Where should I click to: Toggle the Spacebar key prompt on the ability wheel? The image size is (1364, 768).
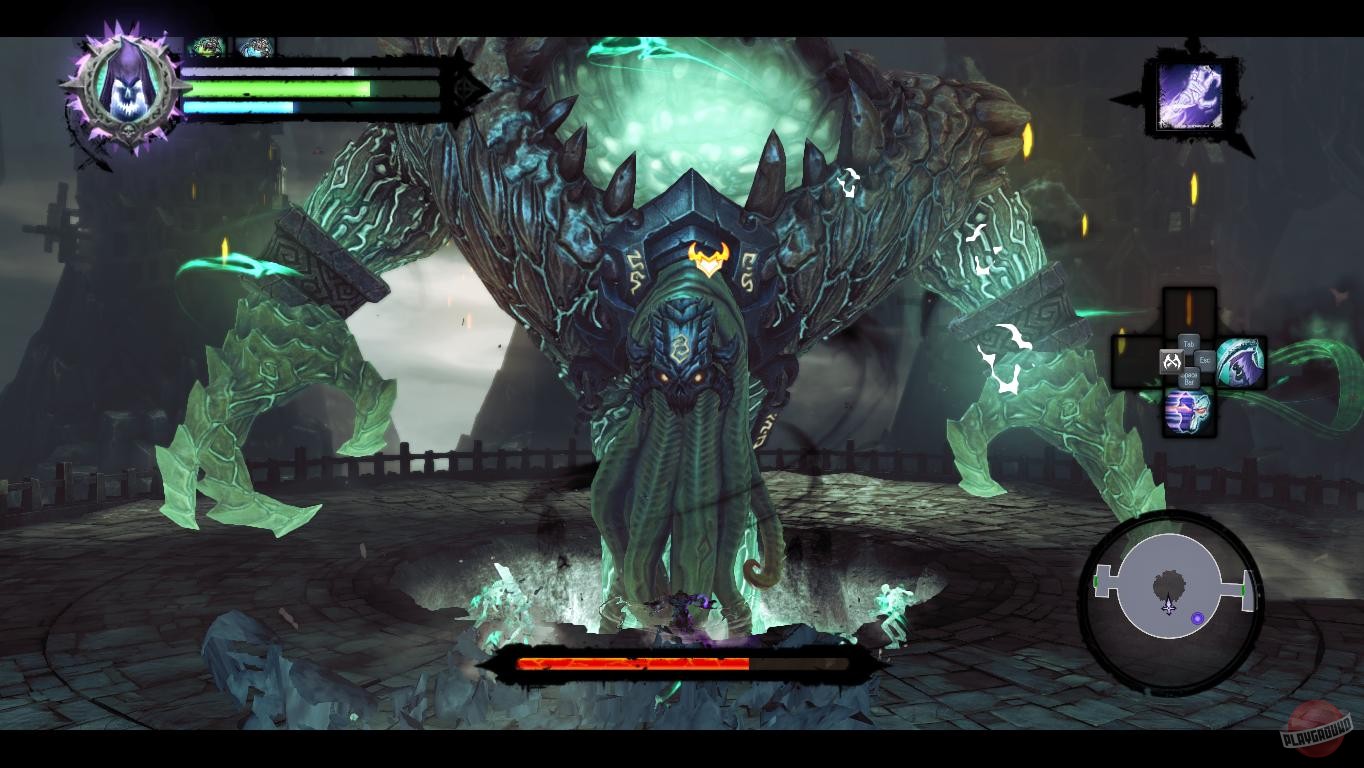(1190, 377)
